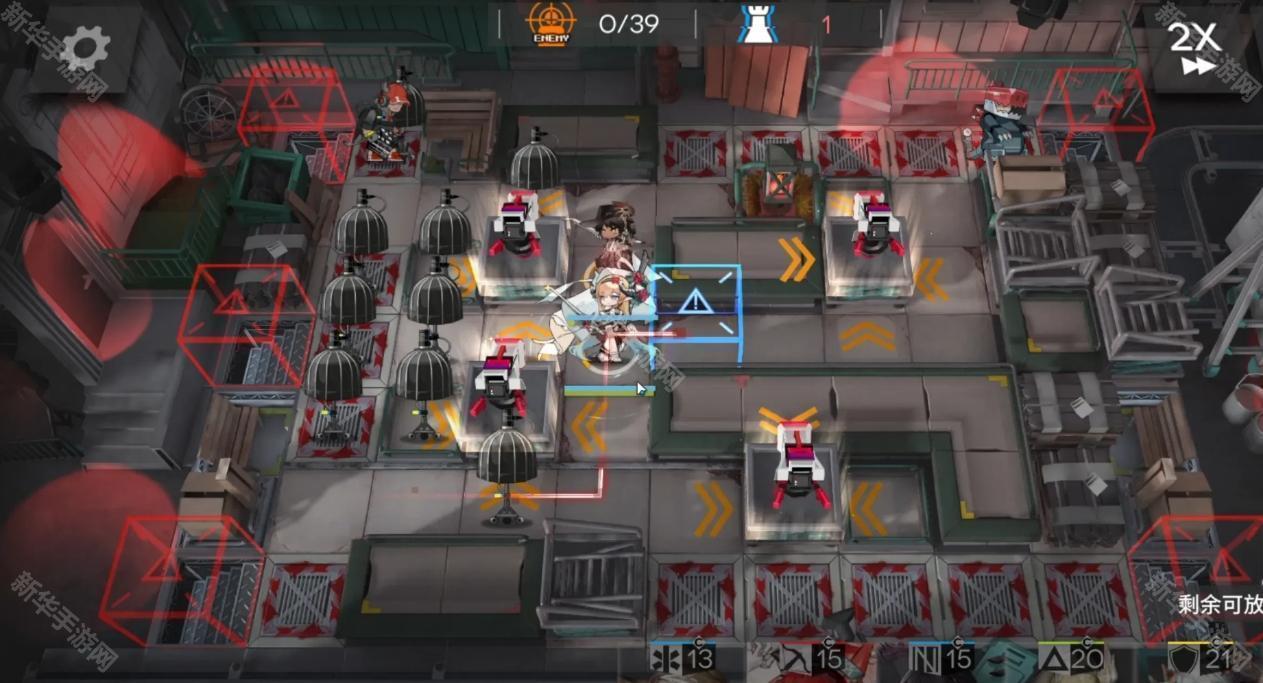Pick the cost 20 triangle-class operator card
Viewport: 1263px width, 683px height.
[x=1072, y=661]
